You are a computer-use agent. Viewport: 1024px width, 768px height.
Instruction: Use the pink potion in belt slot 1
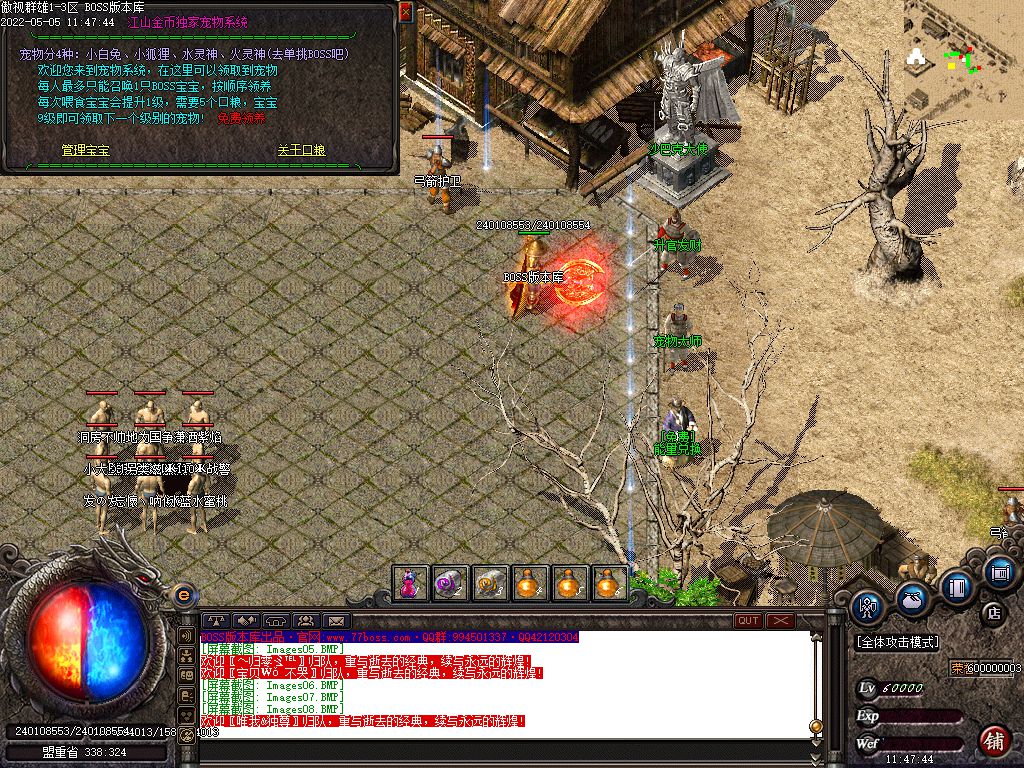(410, 583)
